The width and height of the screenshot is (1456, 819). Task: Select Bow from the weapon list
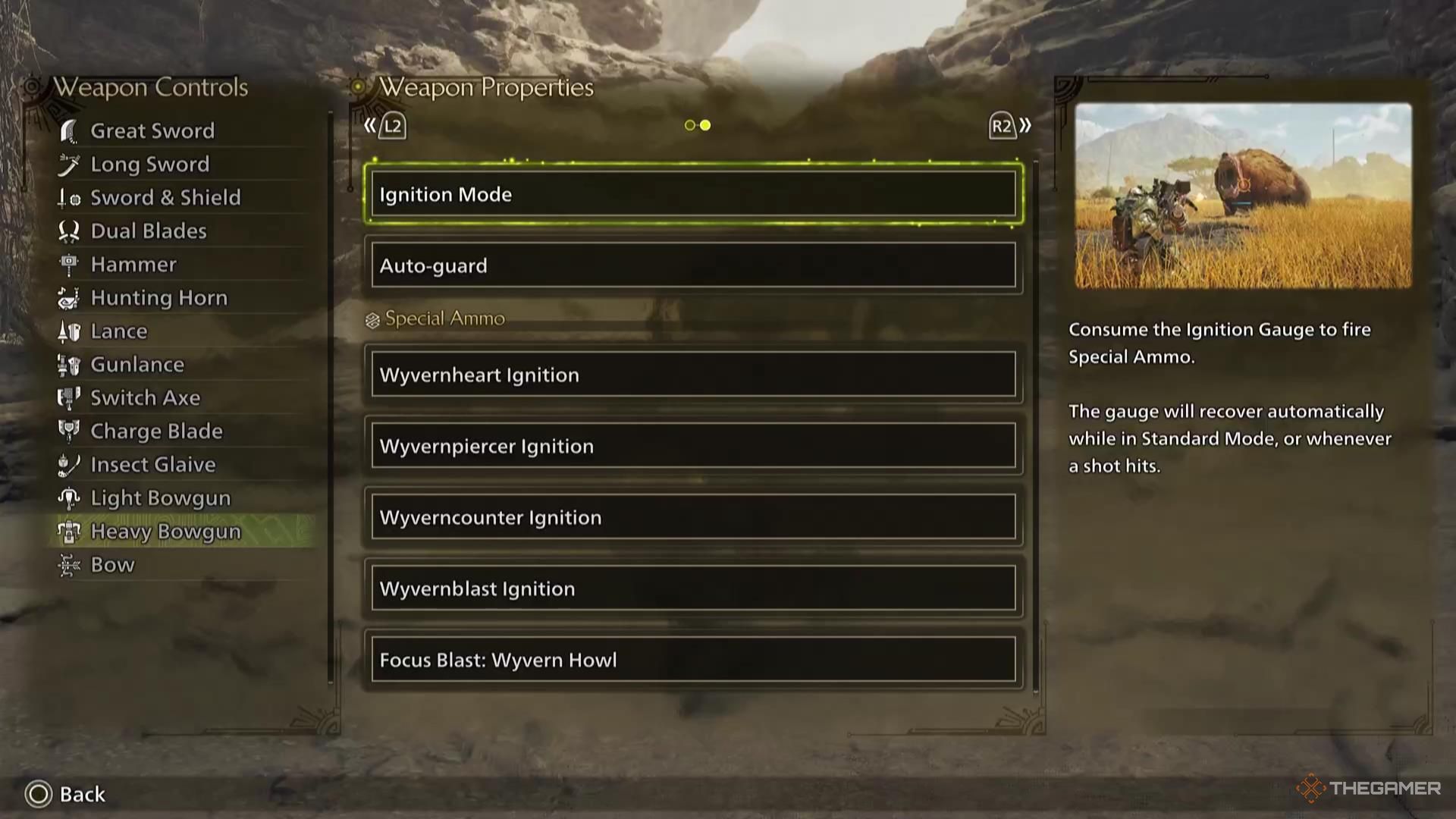tap(112, 564)
